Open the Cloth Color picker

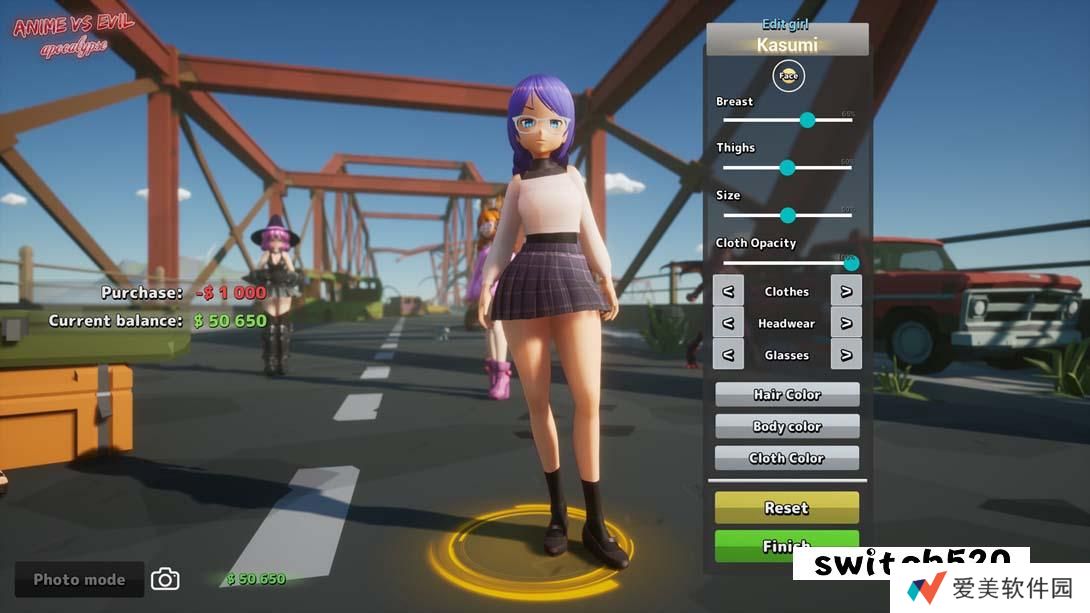click(787, 458)
